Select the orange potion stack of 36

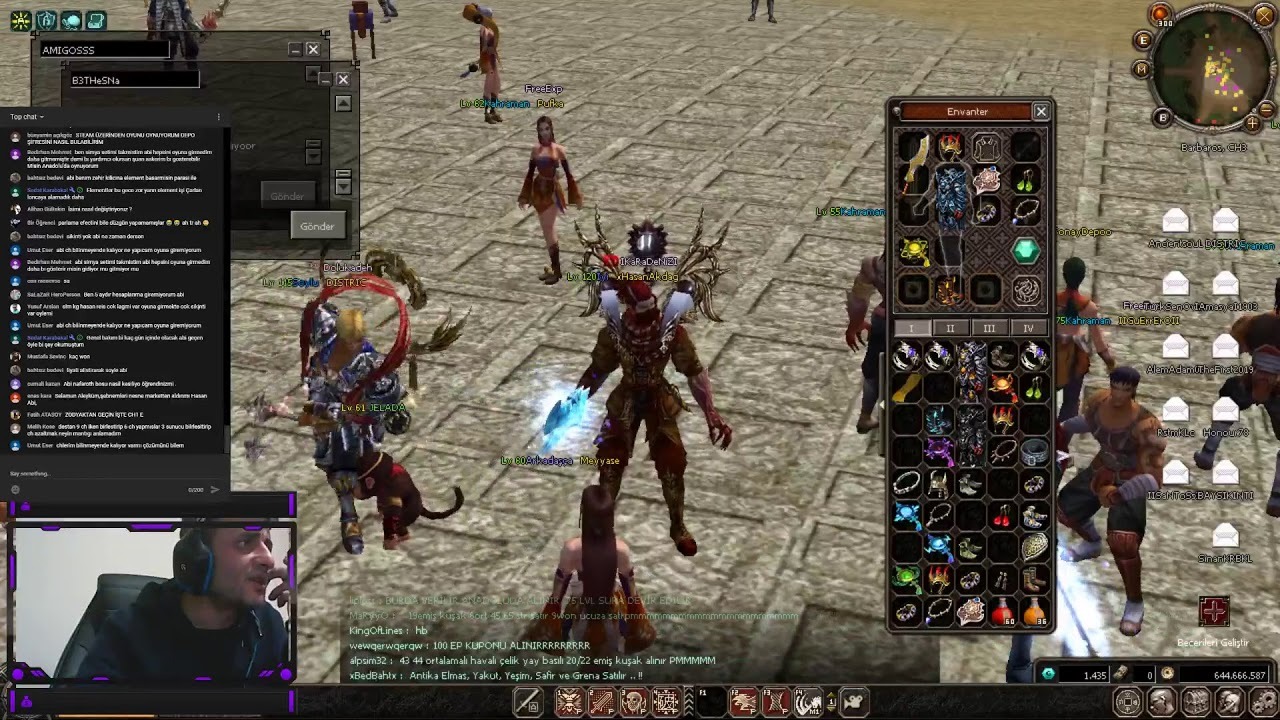tap(1035, 611)
